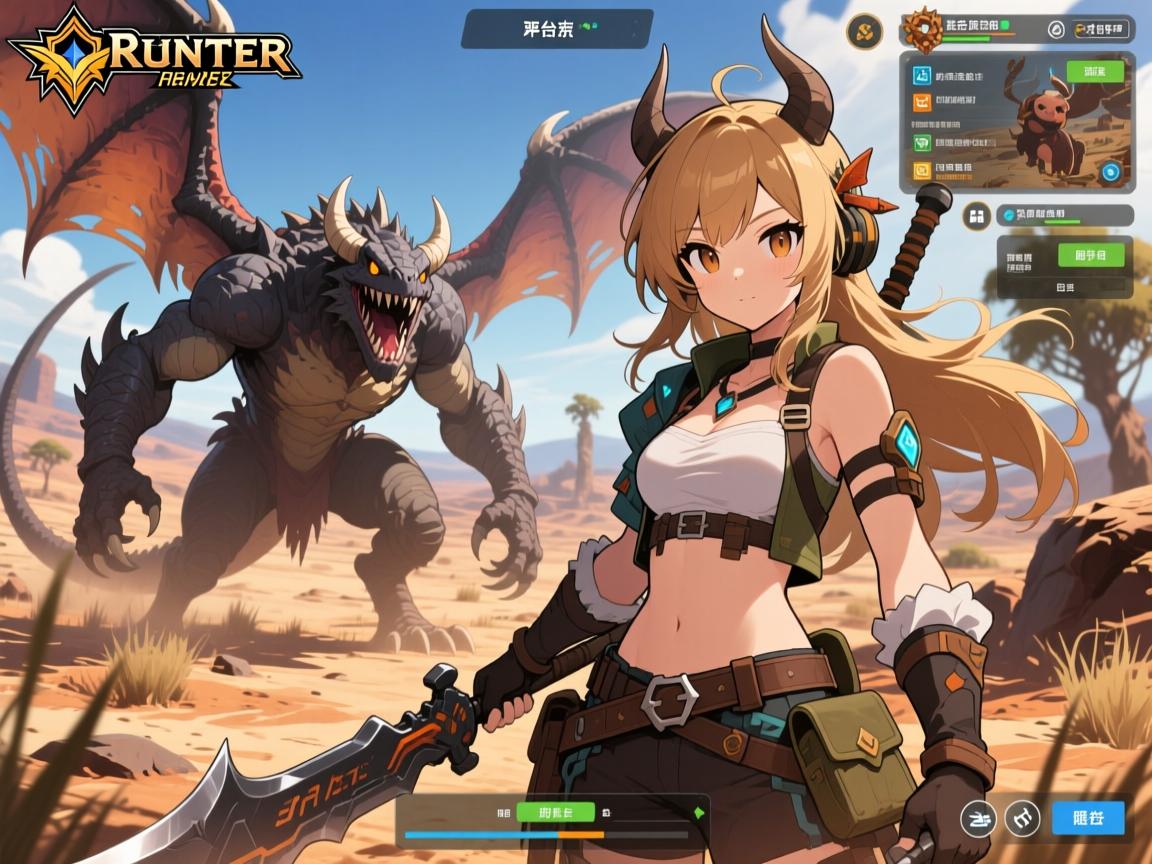The height and width of the screenshot is (864, 1152).
Task: Click the blue round button on monster preview
Action: (x=1109, y=172)
